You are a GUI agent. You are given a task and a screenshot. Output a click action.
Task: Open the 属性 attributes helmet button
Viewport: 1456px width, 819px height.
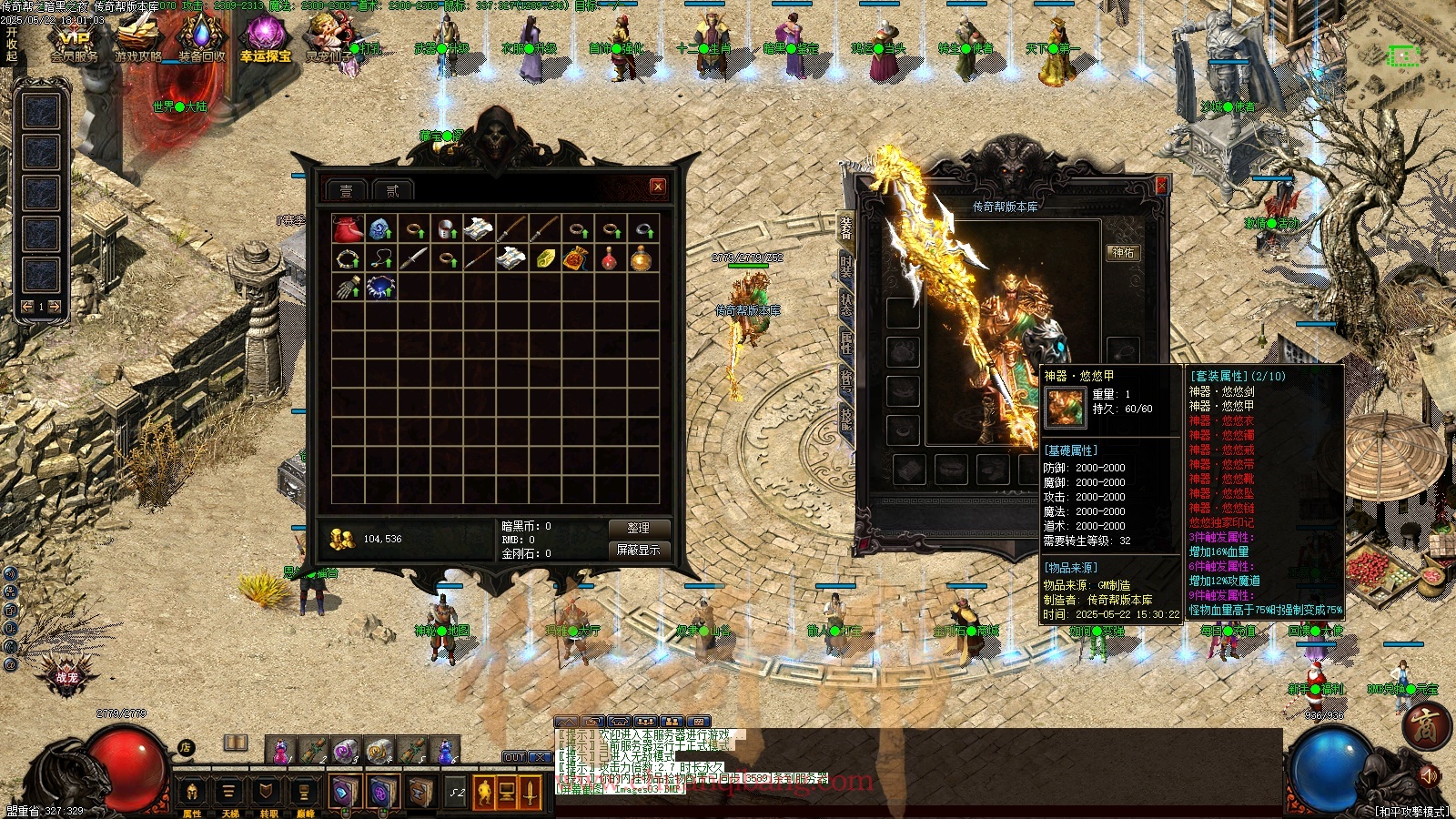[192, 794]
